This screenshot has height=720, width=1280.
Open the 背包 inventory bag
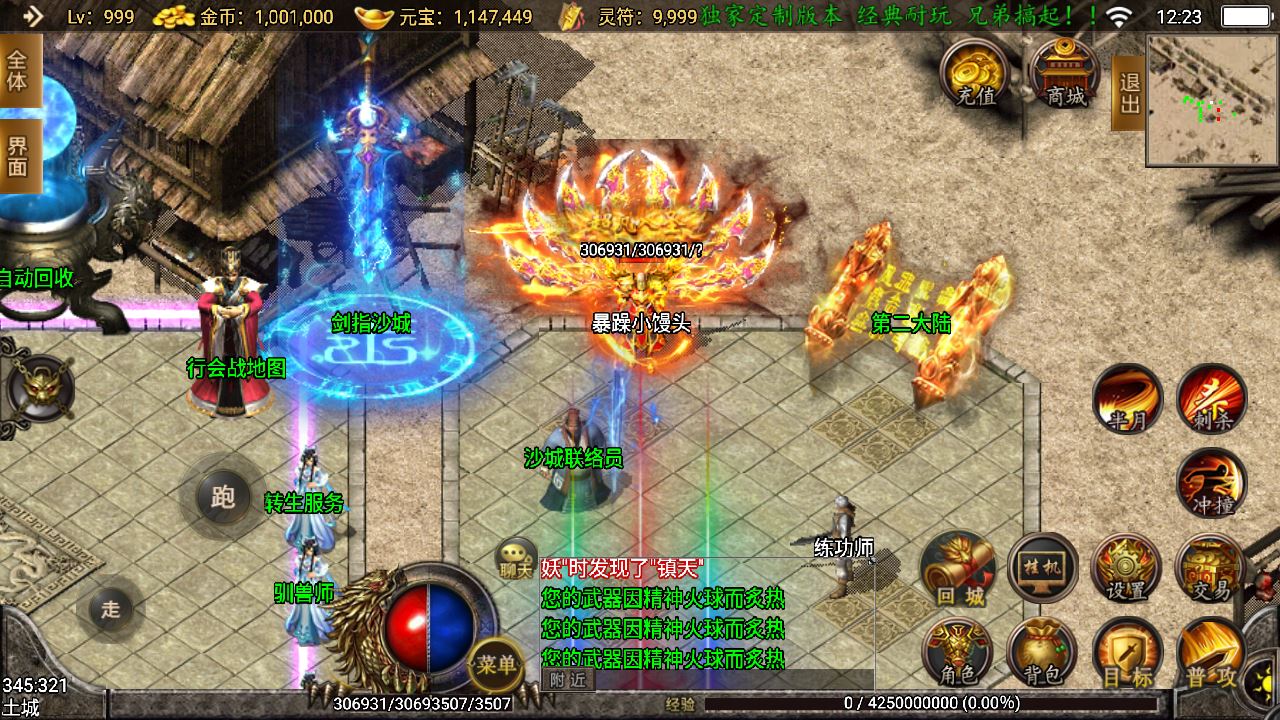point(1042,653)
